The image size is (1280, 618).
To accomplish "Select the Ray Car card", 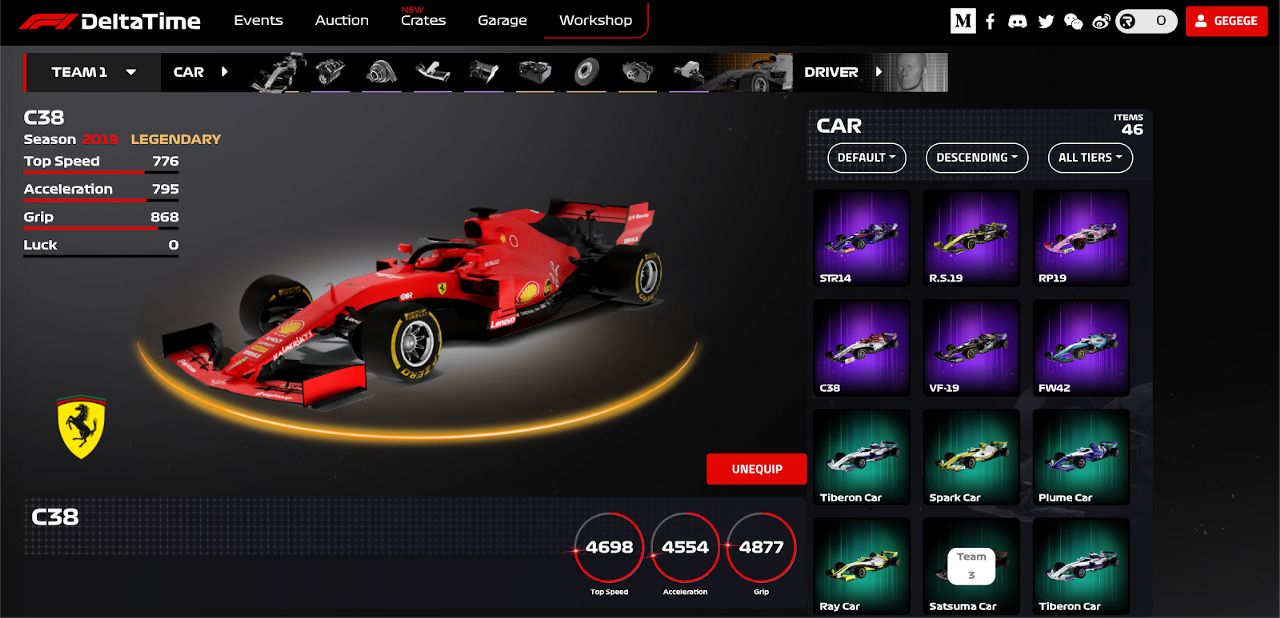I will point(862,566).
